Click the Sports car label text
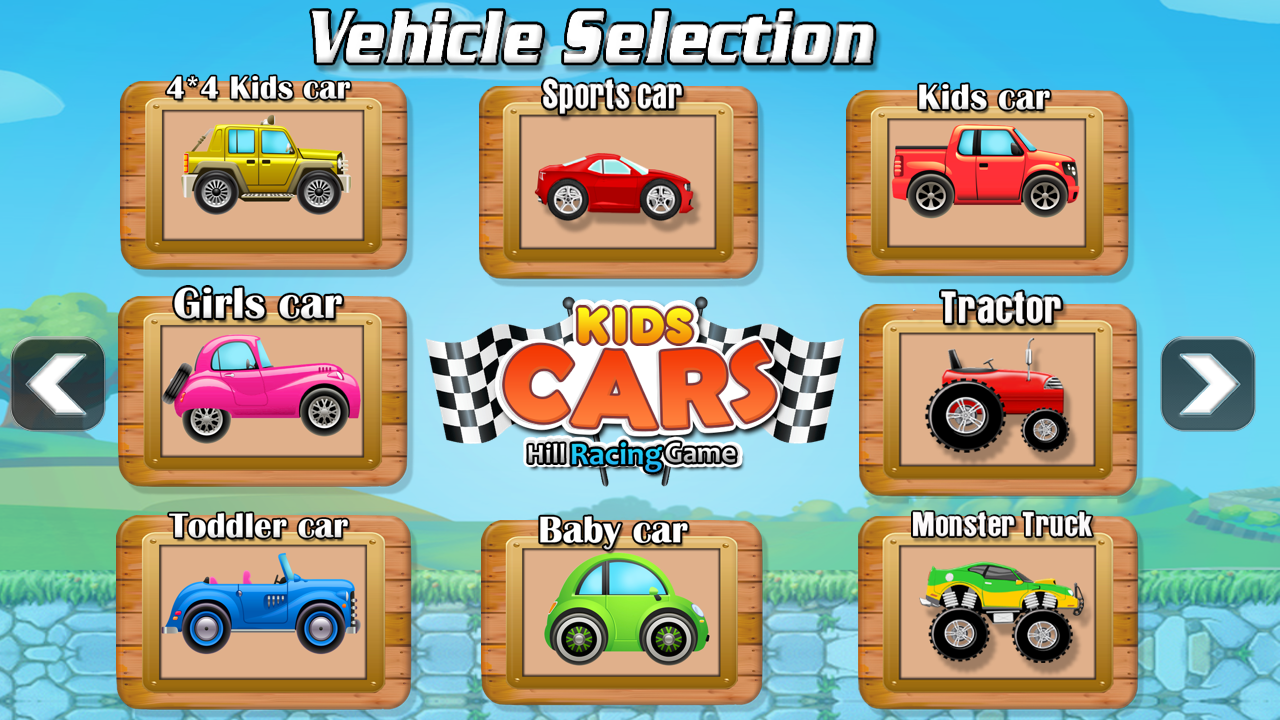This screenshot has height=720, width=1280. (x=612, y=97)
